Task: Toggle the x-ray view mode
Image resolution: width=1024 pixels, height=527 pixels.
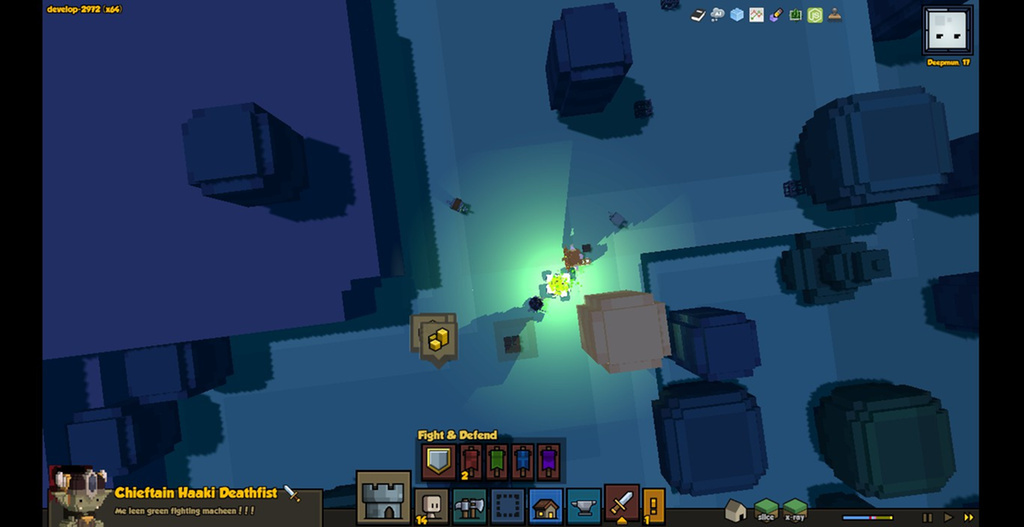Action: click(795, 510)
